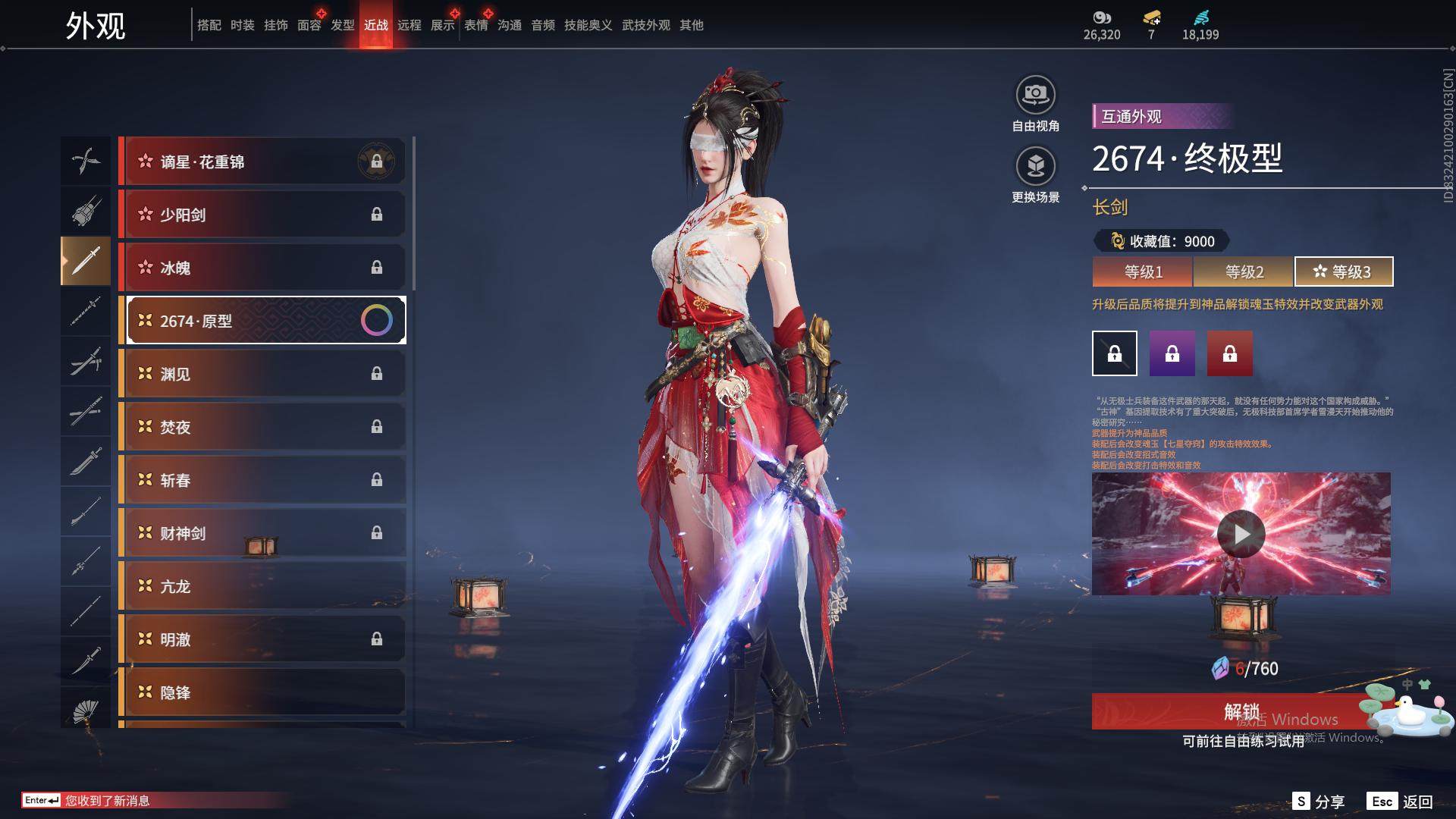Go to the 技能奥义 tab
Viewport: 1456px width, 819px height.
click(x=588, y=25)
